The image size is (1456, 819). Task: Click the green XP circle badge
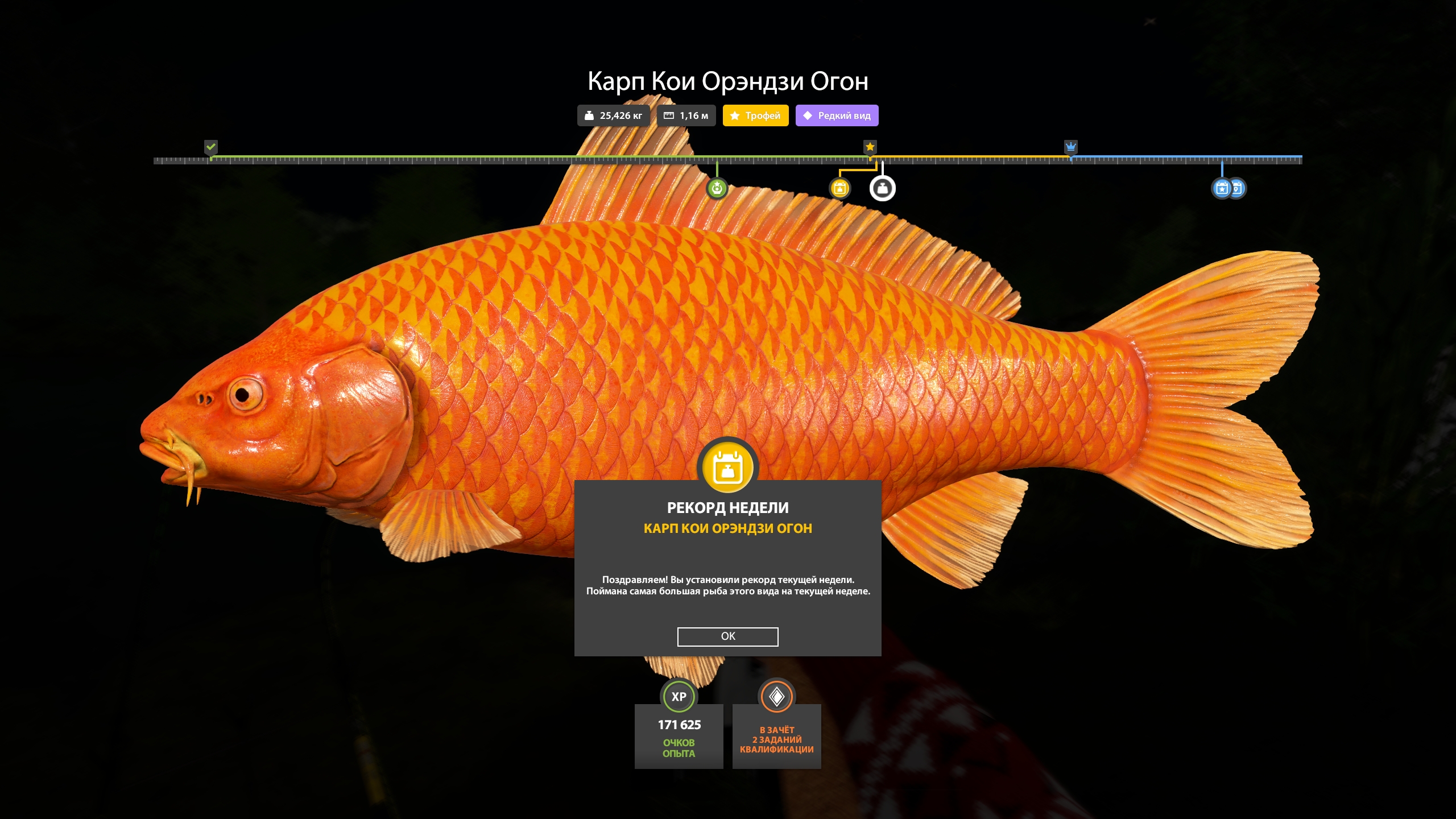click(x=679, y=696)
